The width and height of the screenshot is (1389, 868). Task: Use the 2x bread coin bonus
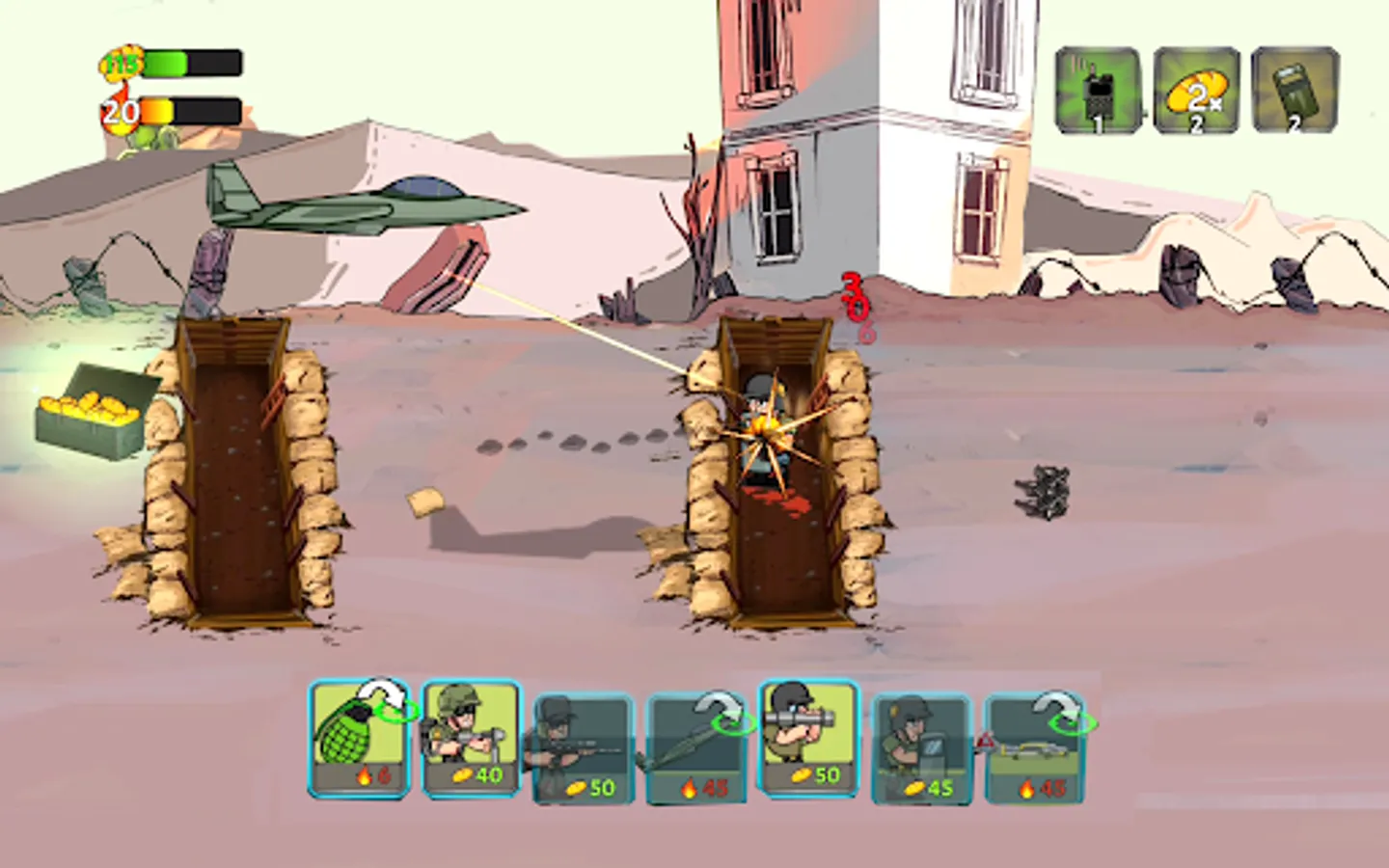click(1196, 87)
